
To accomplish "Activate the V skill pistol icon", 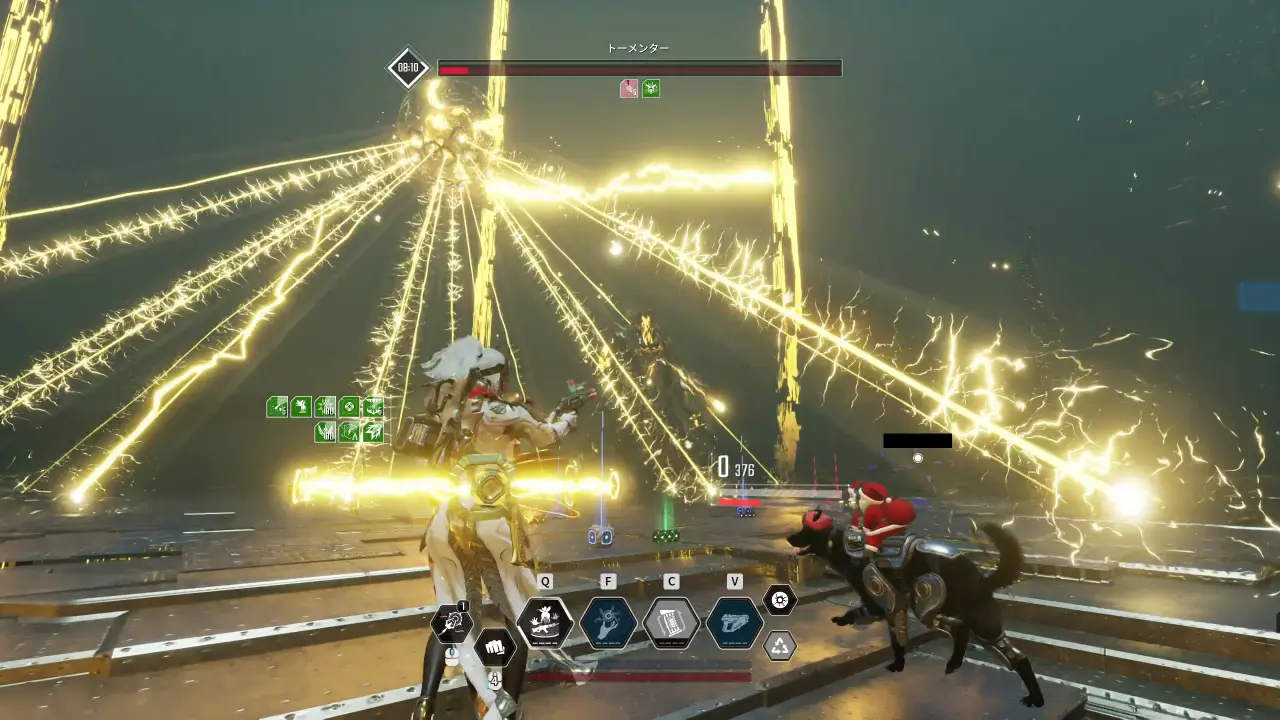I will (x=735, y=623).
